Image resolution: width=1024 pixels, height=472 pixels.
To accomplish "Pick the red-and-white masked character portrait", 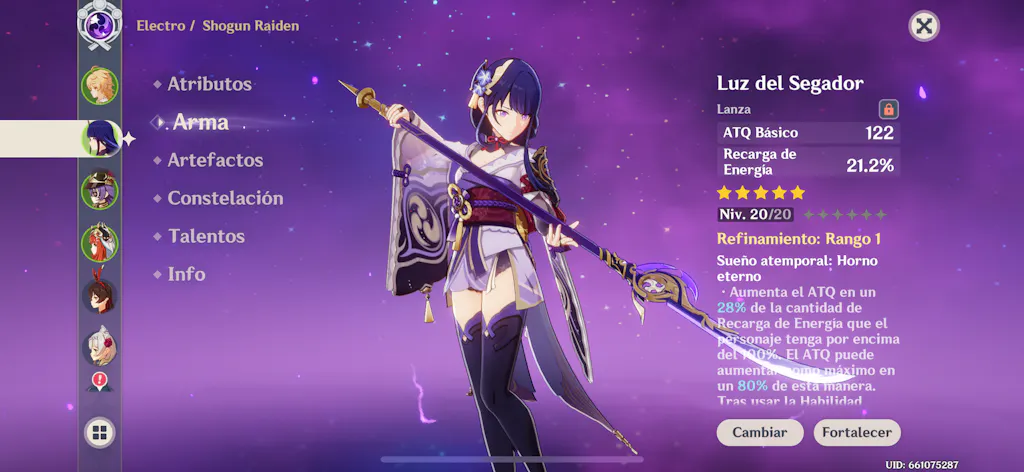I will 100,243.
